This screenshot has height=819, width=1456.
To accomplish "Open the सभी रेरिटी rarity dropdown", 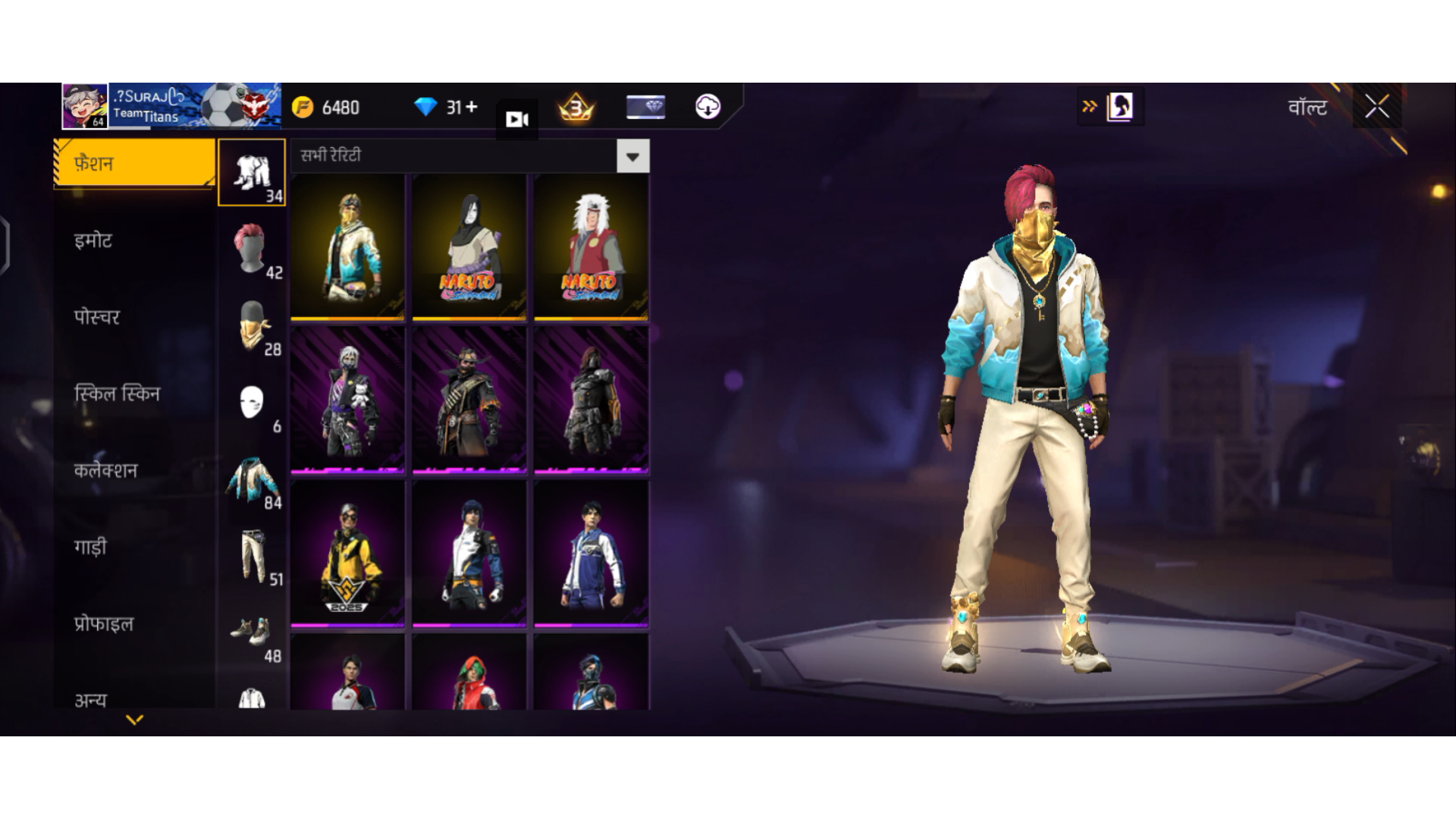I will click(632, 155).
